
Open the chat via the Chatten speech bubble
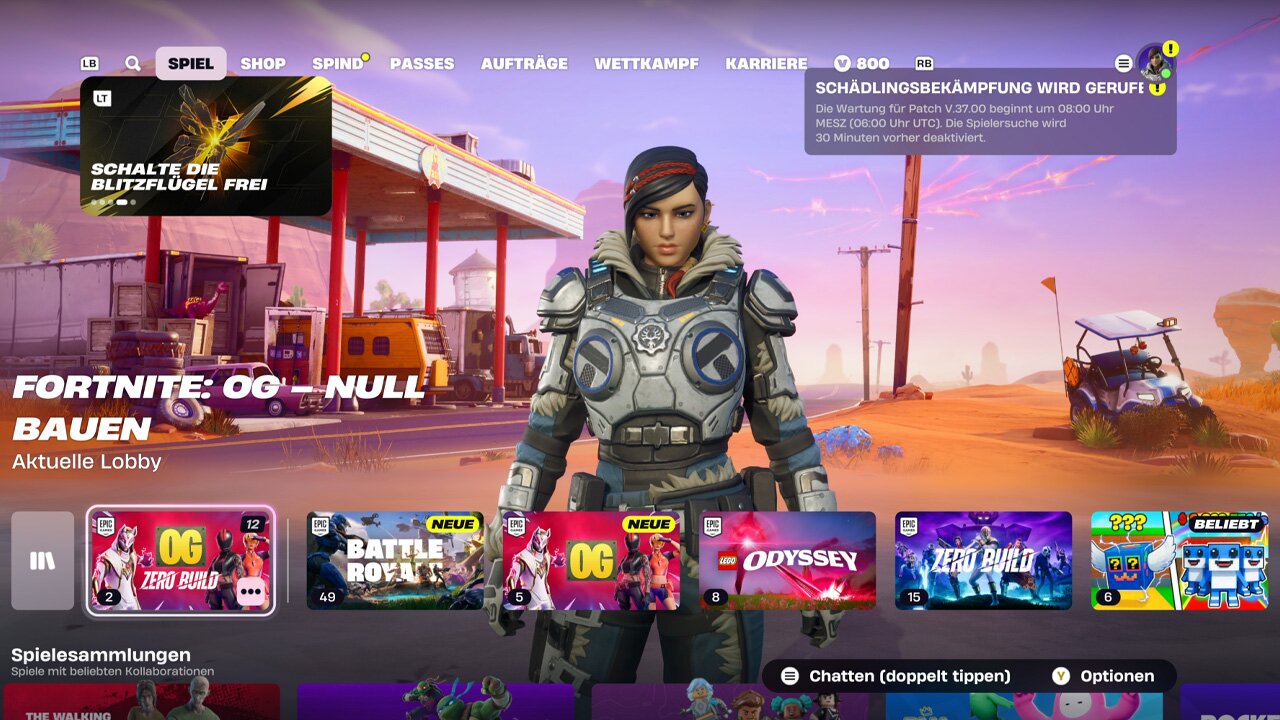[789, 675]
